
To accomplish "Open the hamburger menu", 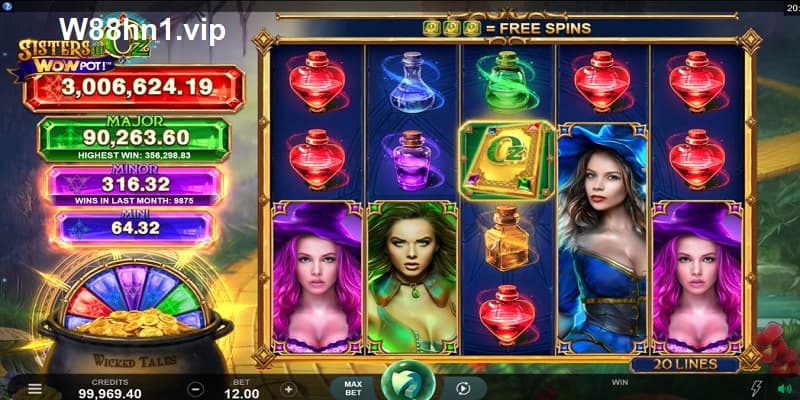I will click(x=35, y=388).
